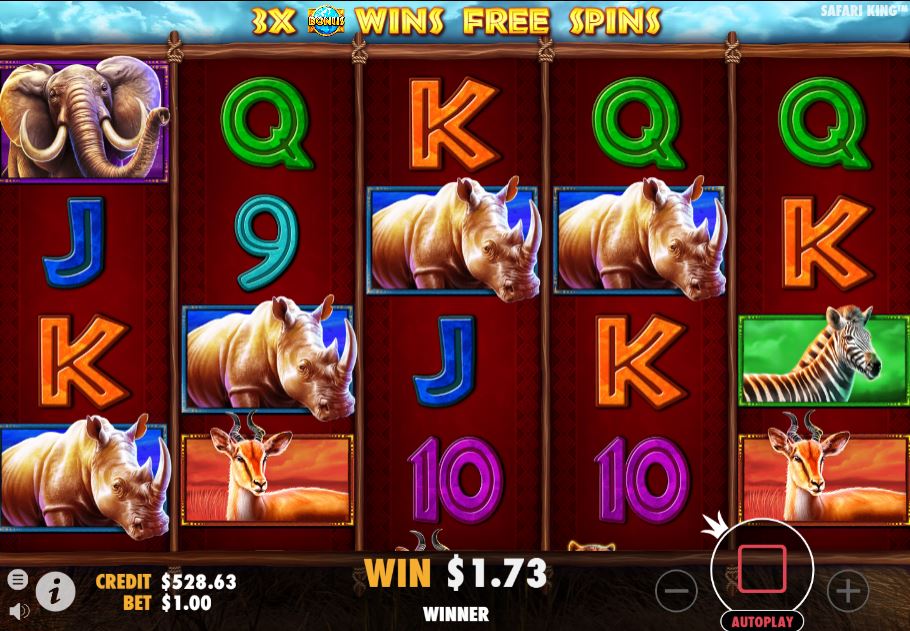Open the hamburger menu
The width and height of the screenshot is (910, 631).
tap(17, 579)
